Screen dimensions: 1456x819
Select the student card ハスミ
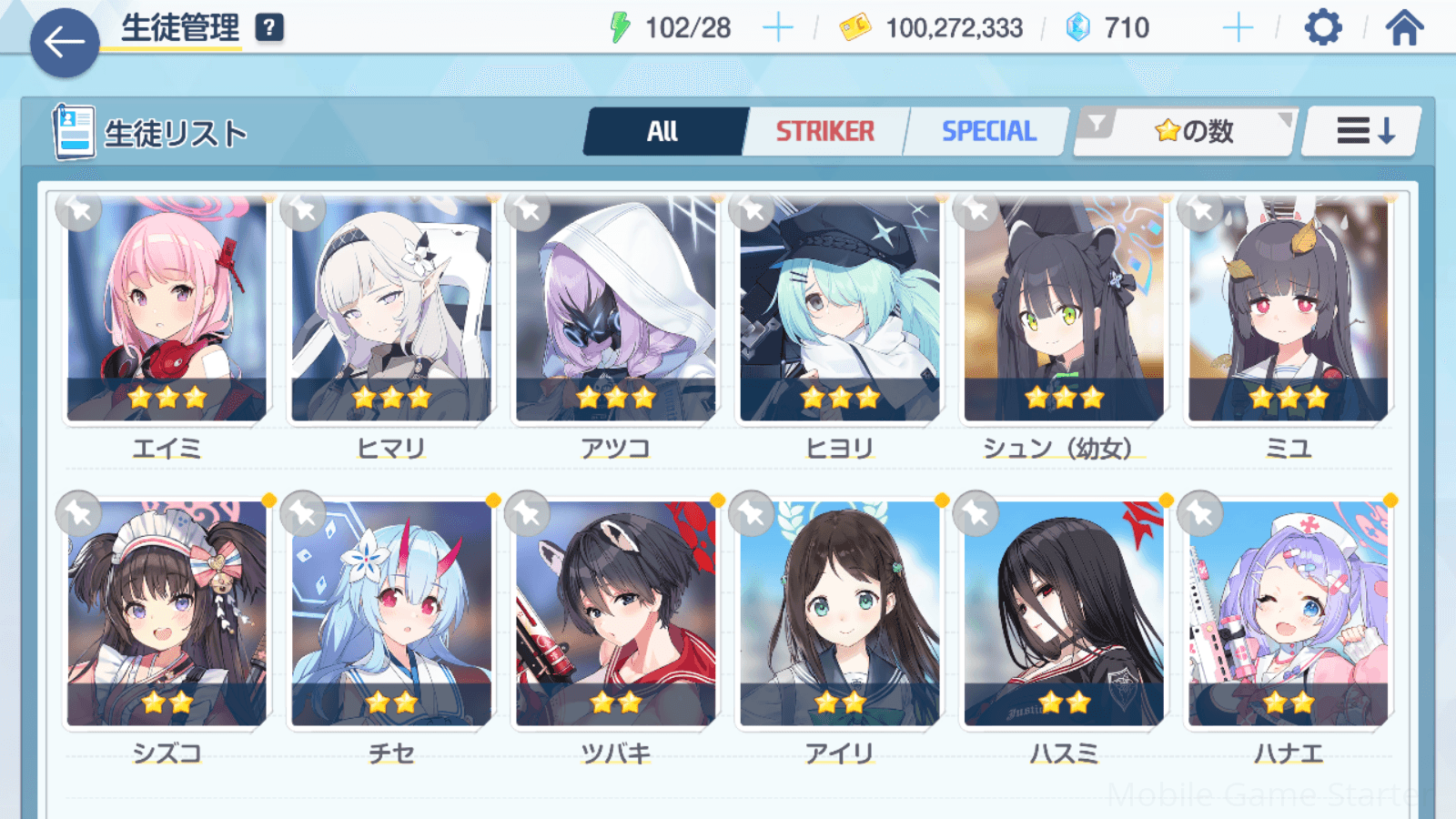[1063, 614]
